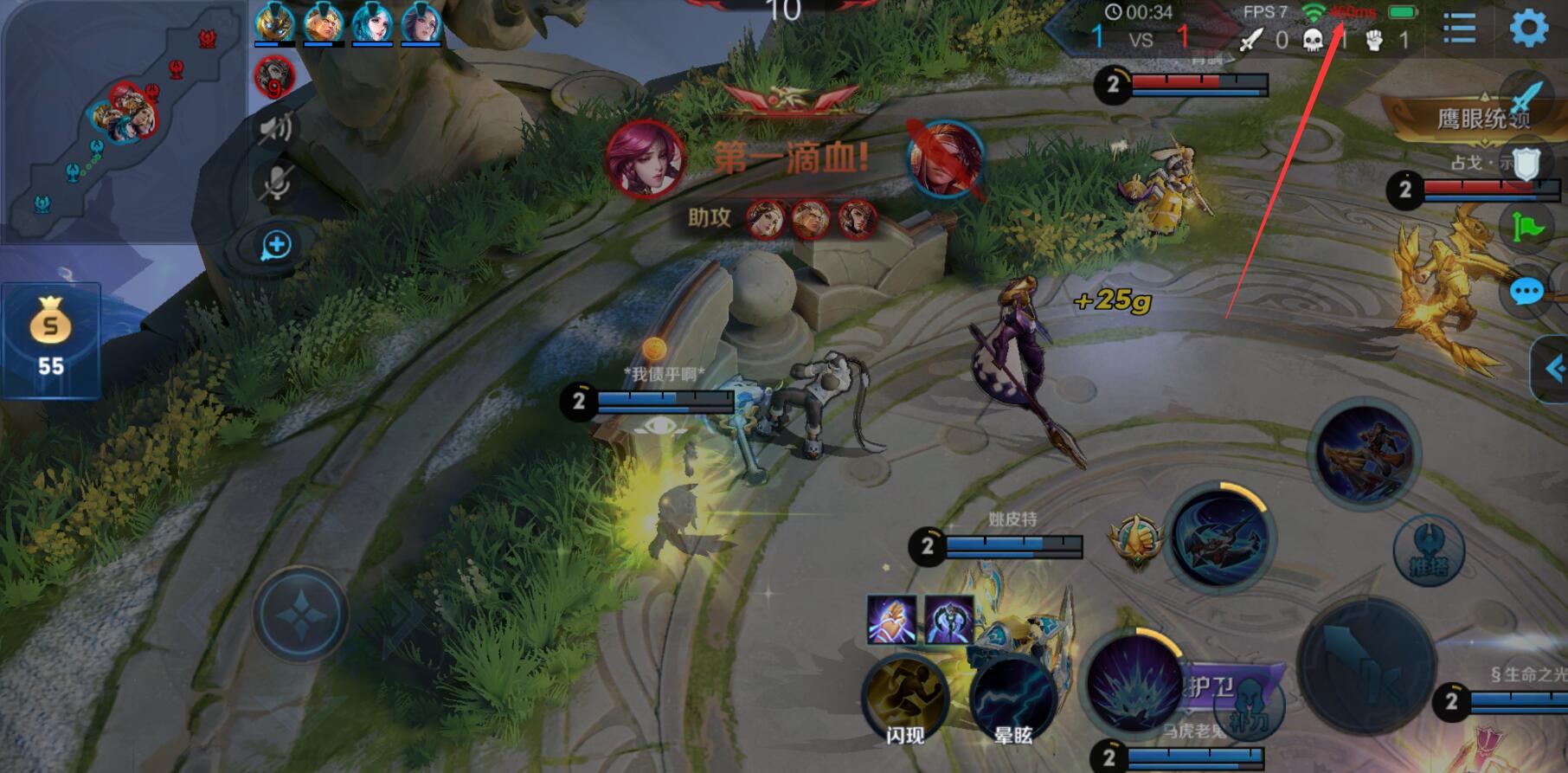Screen dimensions: 1568x773
Task: Open the scoreboard list icon
Action: (x=1459, y=29)
